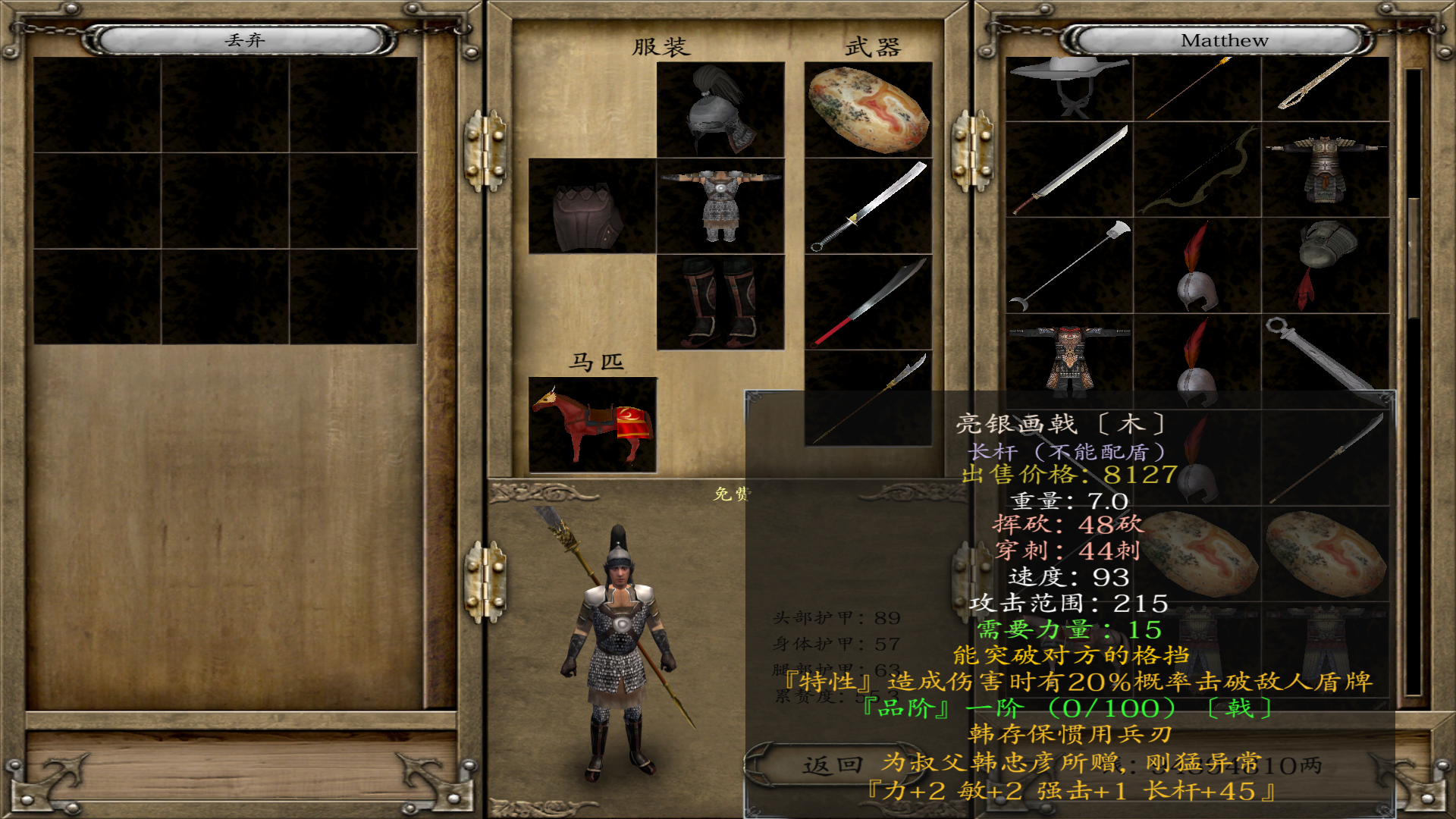This screenshot has width=1456, height=819.
Task: Select the straight sword in Matthew's inventory
Action: (x=1068, y=170)
